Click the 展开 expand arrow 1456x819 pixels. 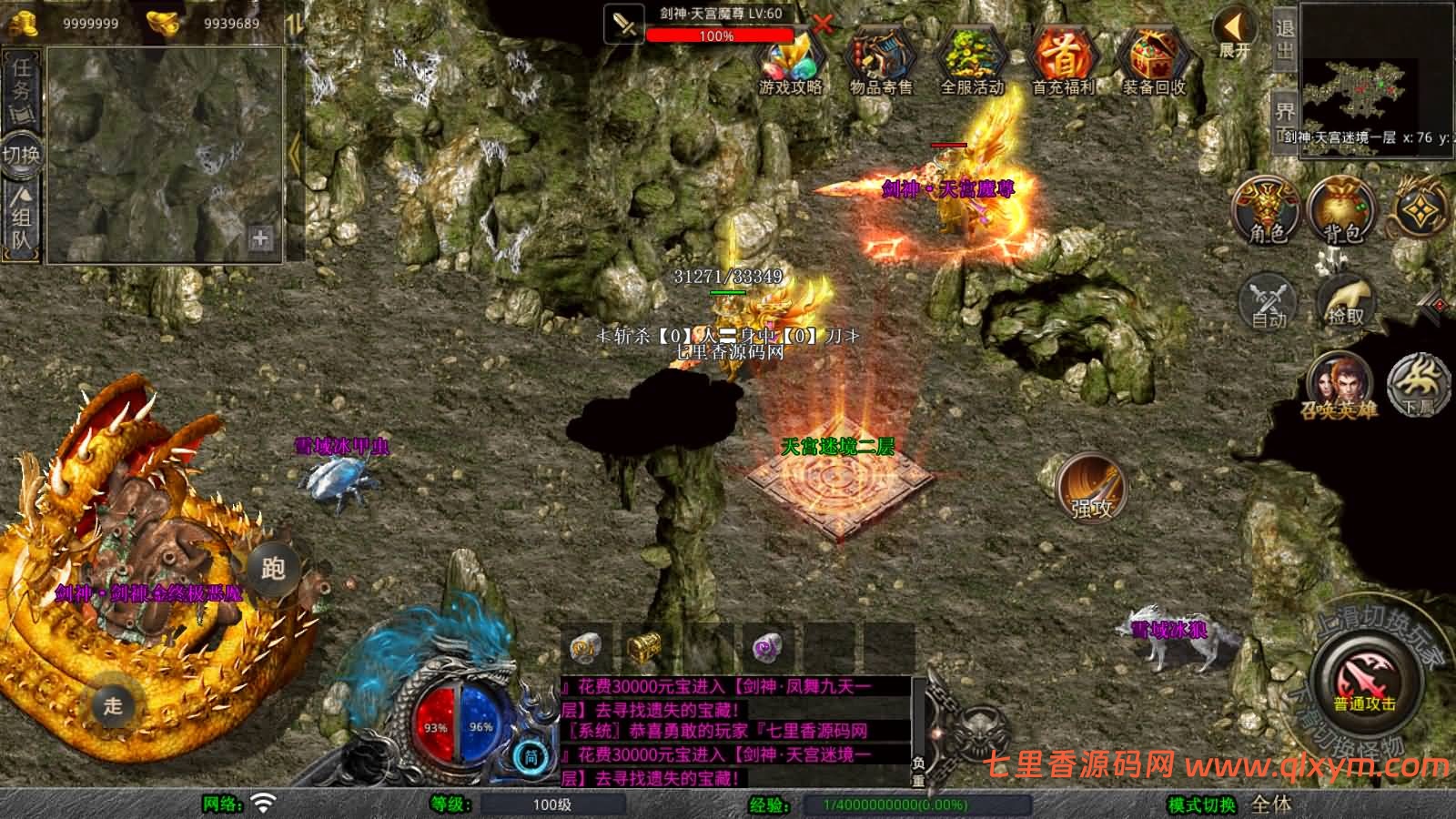point(1235,34)
